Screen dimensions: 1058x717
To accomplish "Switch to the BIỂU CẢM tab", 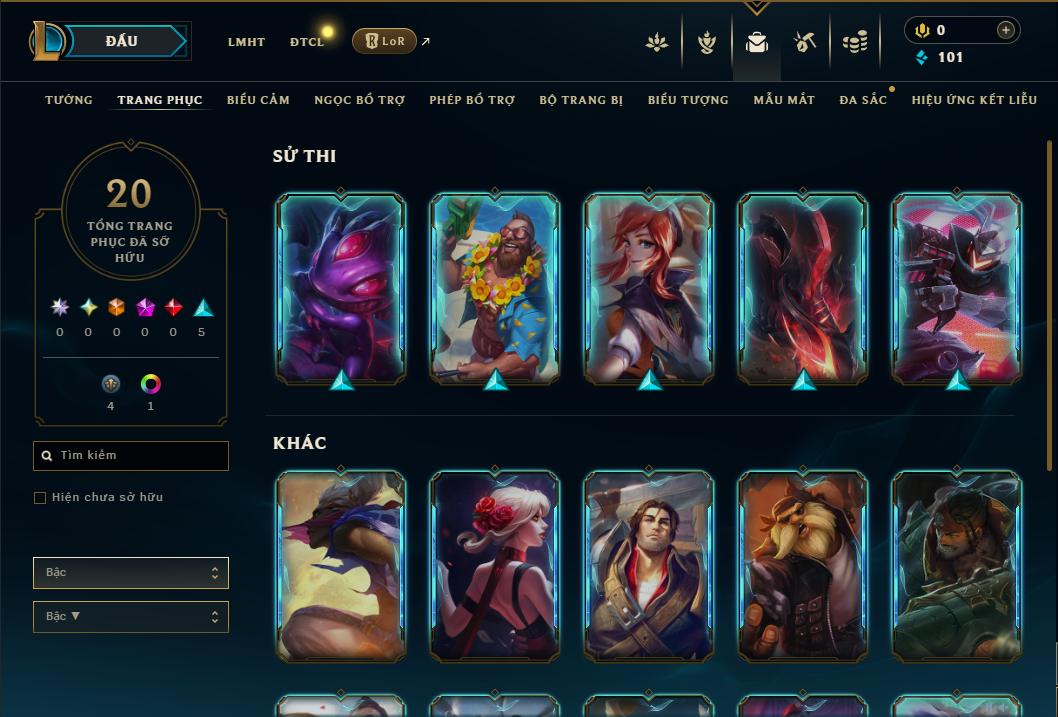I will pyautogui.click(x=258, y=100).
